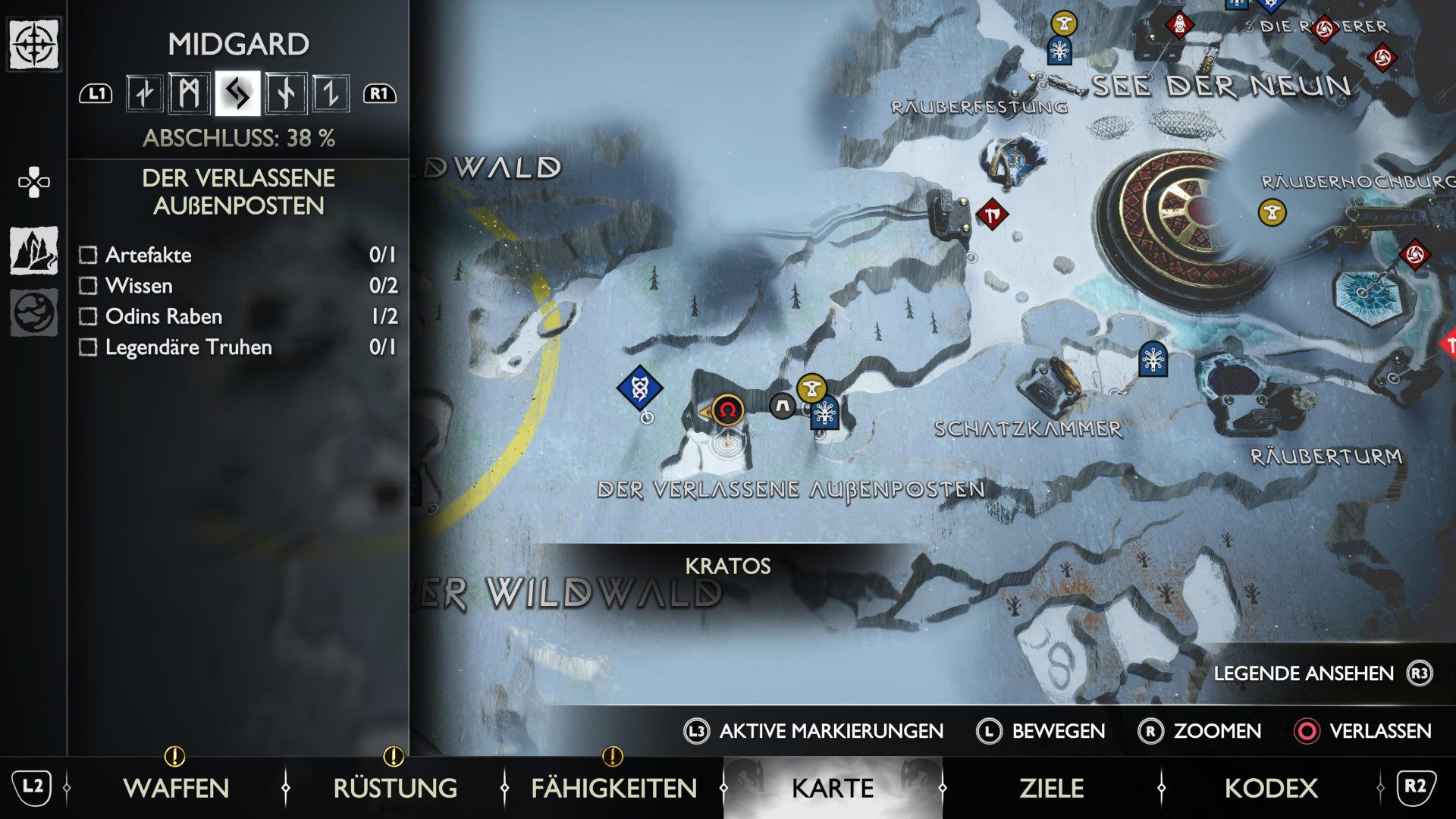Click Kratos's red omega map marker
The height and width of the screenshot is (819, 1456).
point(728,410)
